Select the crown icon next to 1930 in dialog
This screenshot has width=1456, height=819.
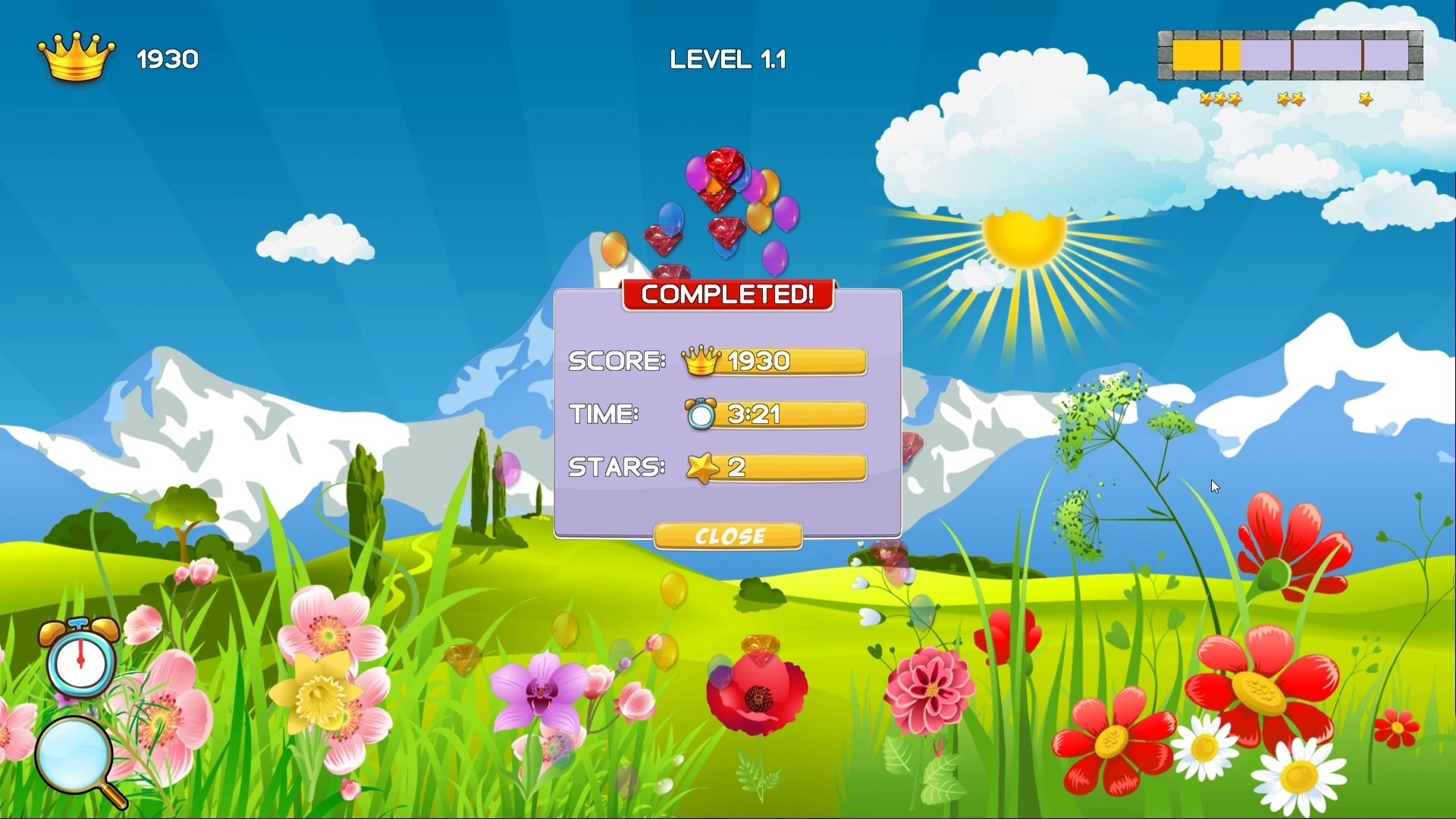click(x=700, y=361)
